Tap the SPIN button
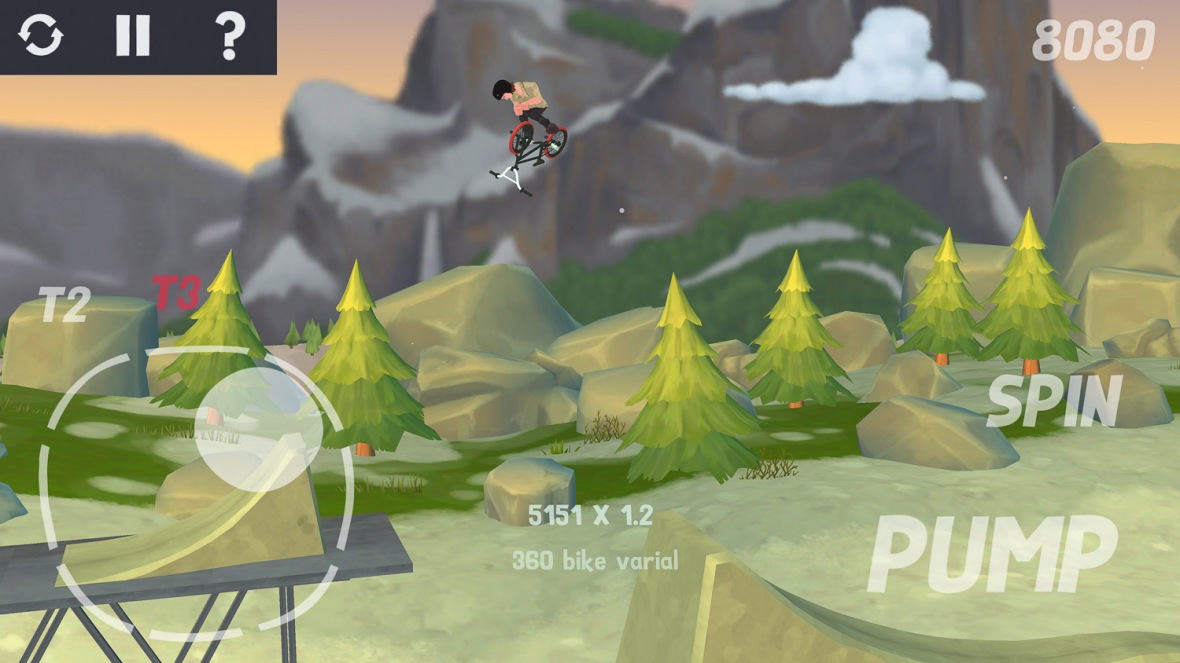This screenshot has height=663, width=1180. pos(1054,402)
